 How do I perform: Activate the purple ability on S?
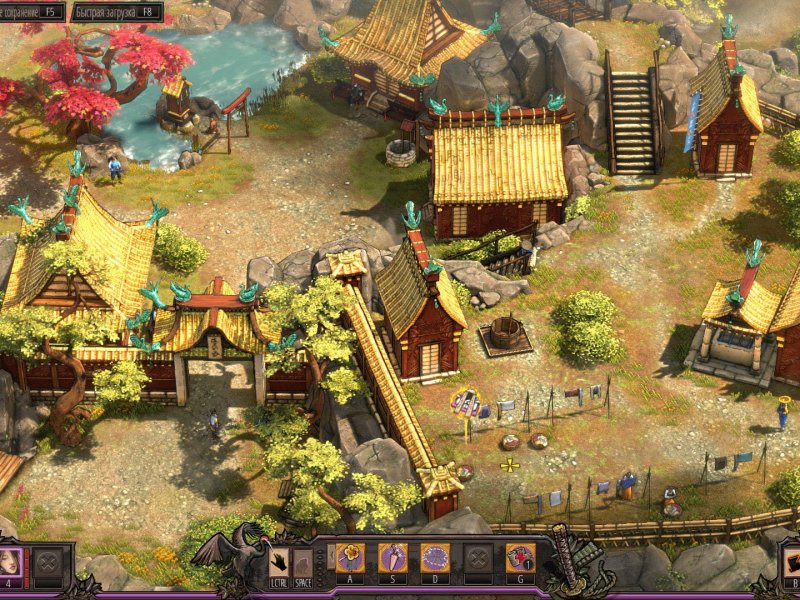[392, 558]
